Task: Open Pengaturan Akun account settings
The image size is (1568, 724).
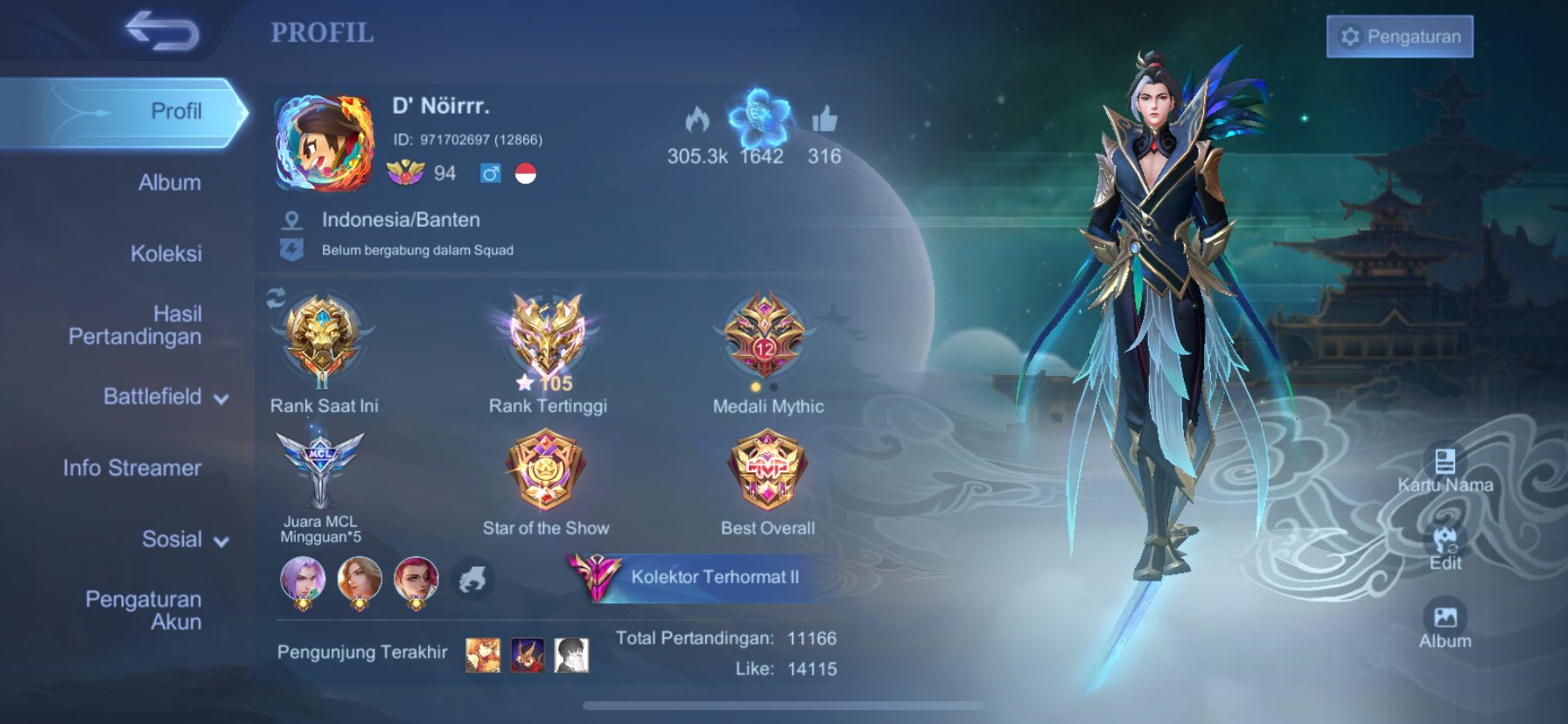Action: click(x=143, y=610)
